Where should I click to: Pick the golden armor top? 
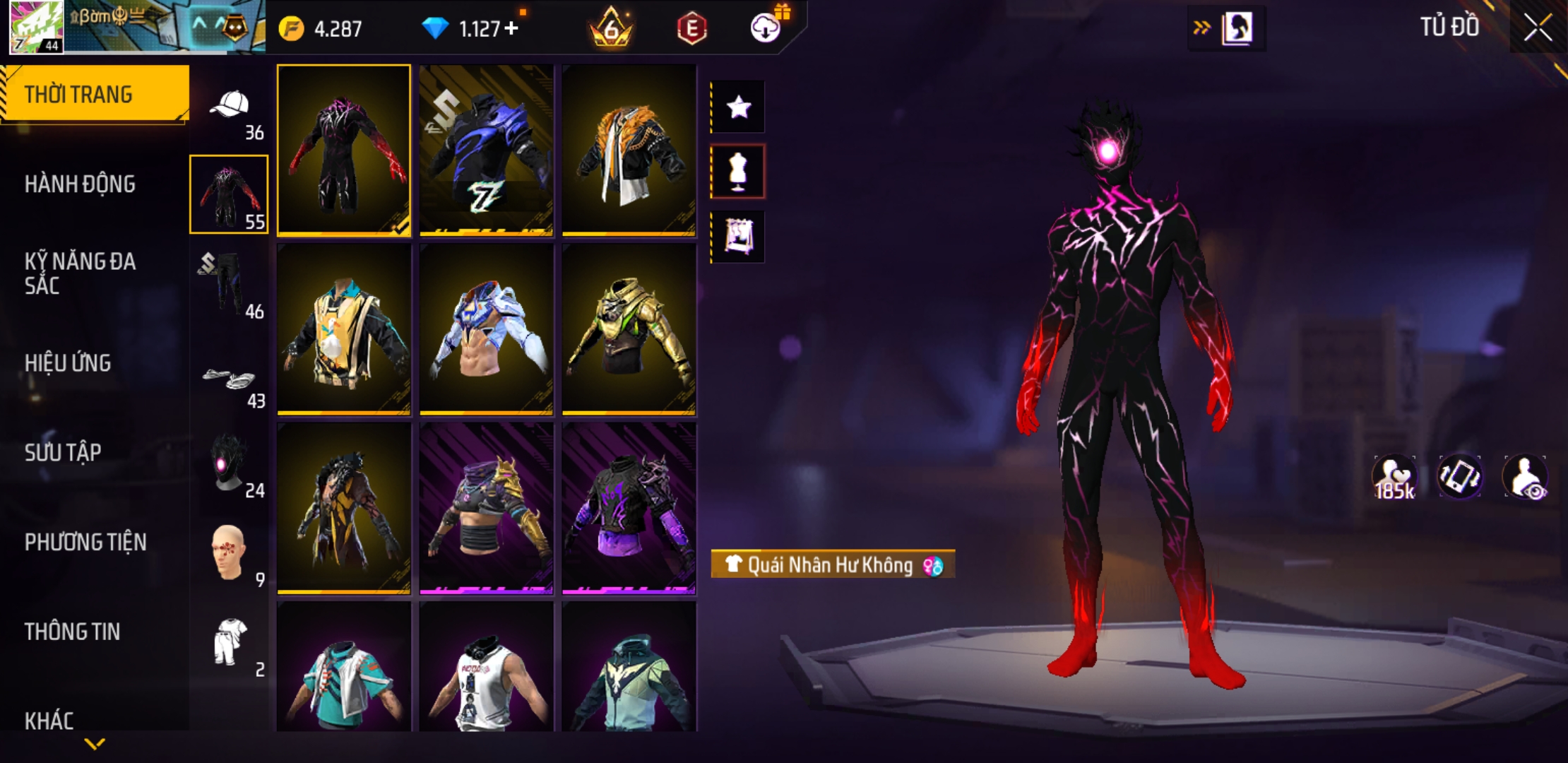tap(629, 329)
